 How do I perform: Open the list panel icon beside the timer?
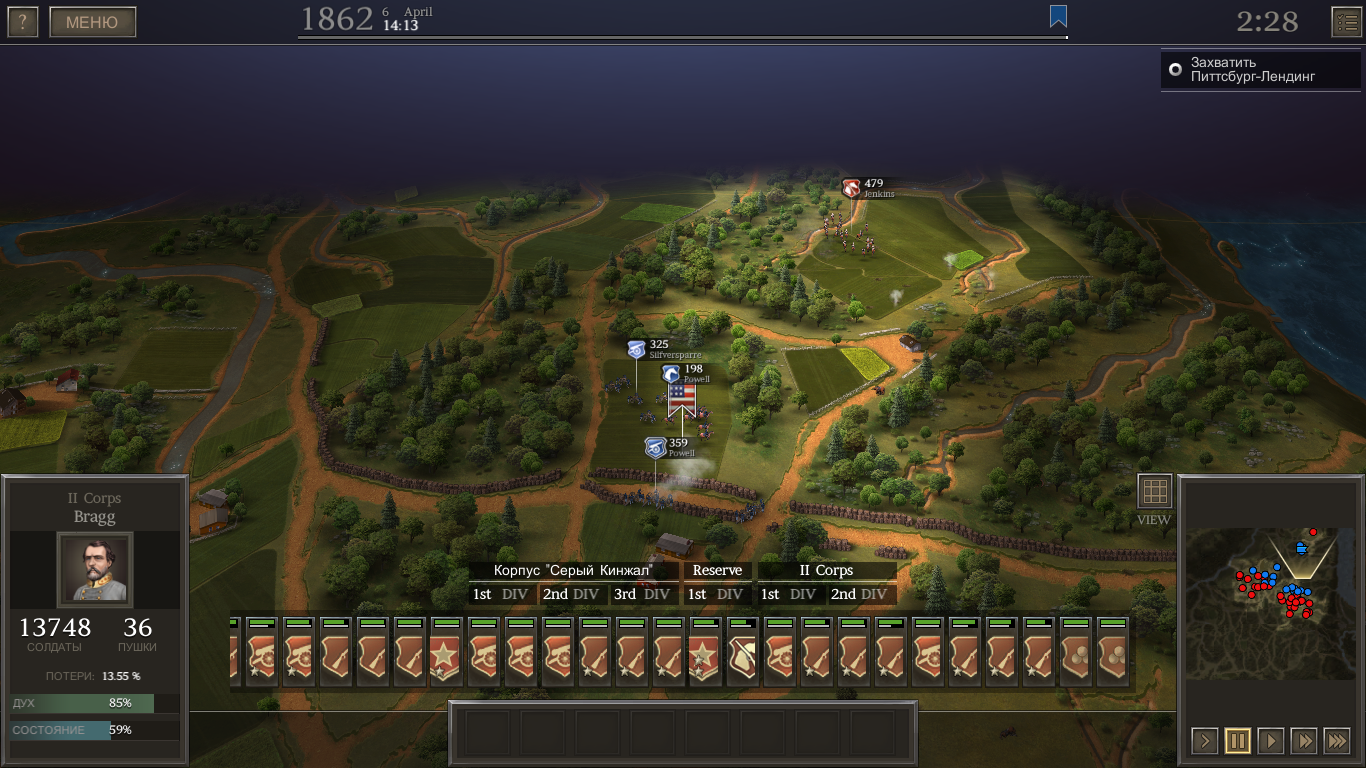tap(1346, 22)
